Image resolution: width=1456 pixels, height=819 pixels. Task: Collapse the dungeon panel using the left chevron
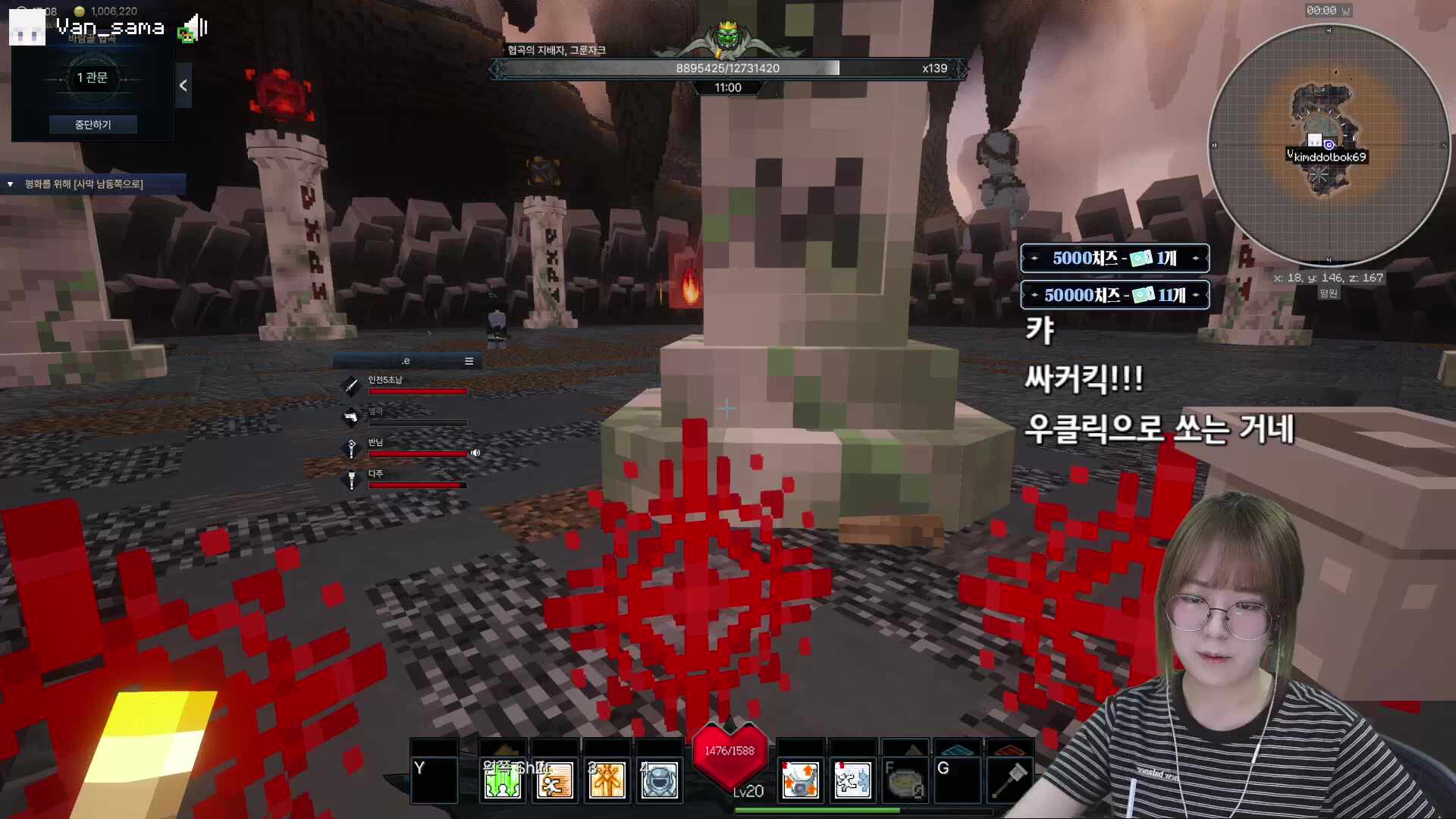(183, 85)
